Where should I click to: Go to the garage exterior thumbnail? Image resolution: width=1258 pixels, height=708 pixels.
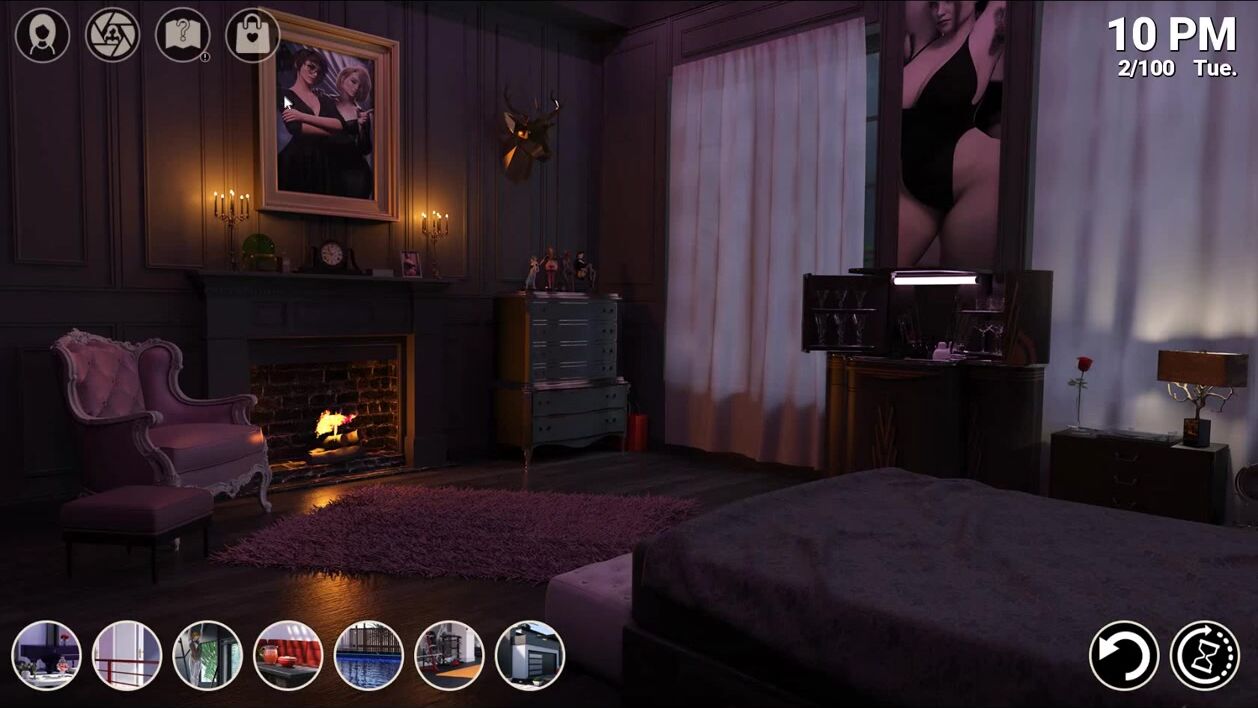(x=530, y=656)
